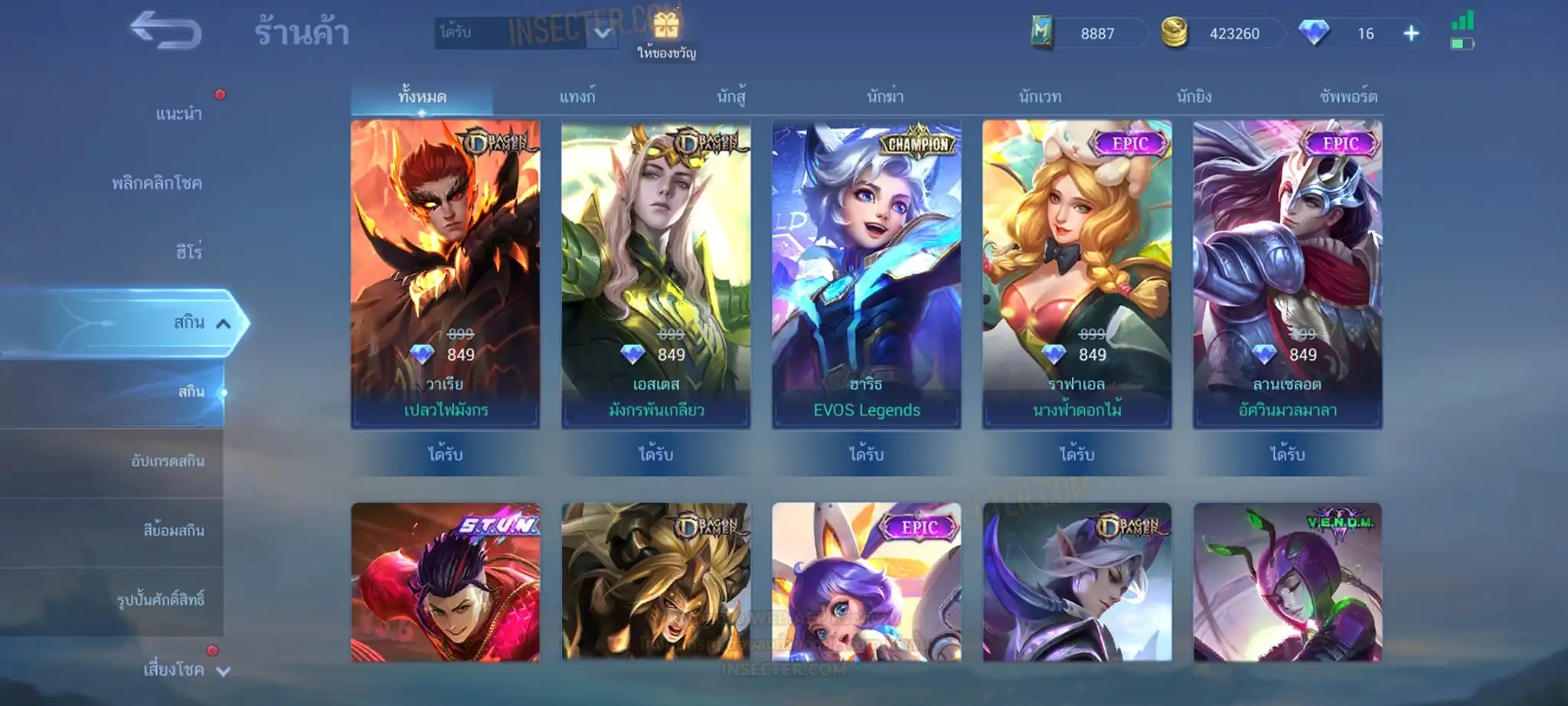Open the เสี่ยงโชค lucky draw section
Viewport: 1568px width, 706px height.
tap(174, 670)
